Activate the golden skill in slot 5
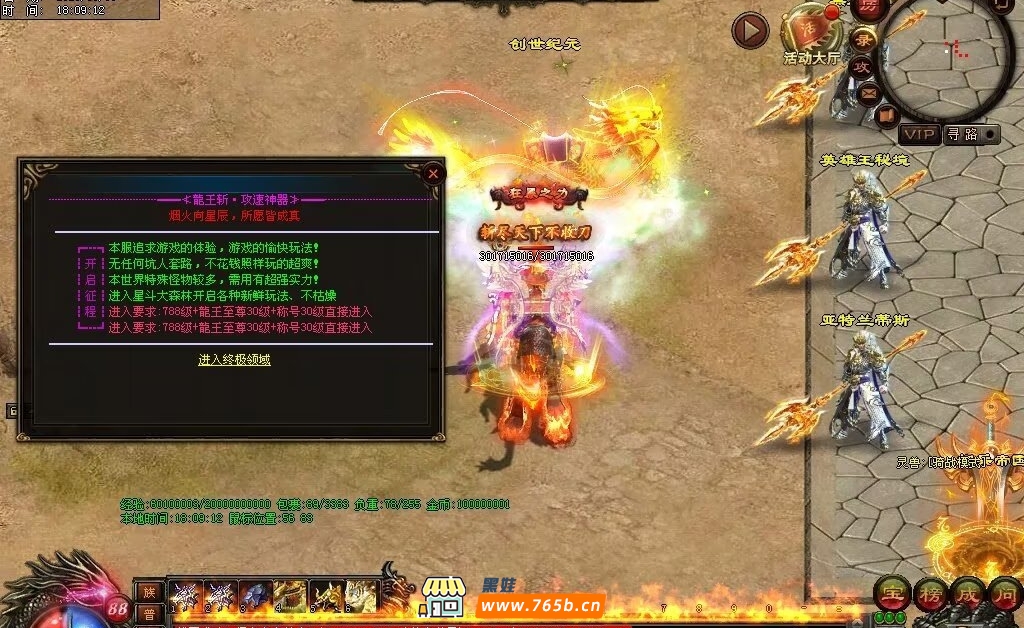This screenshot has width=1024, height=628. [327, 596]
